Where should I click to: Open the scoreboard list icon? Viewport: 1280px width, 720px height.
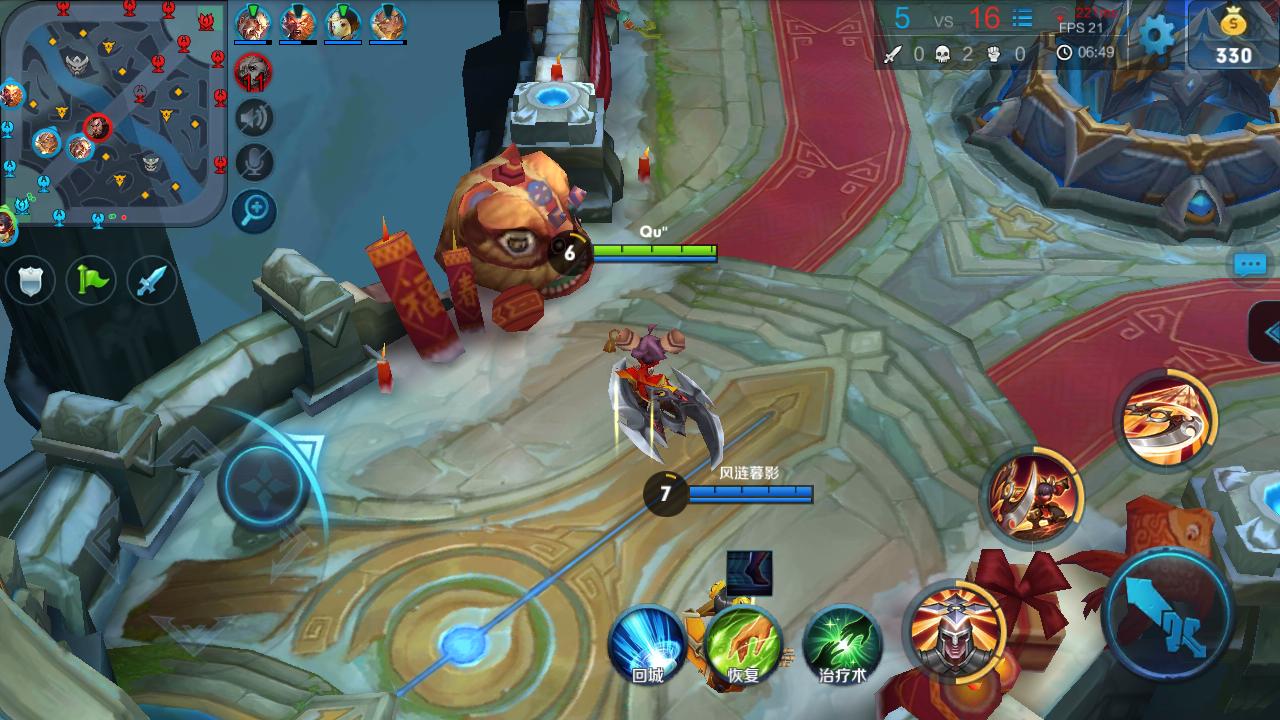click(1022, 18)
